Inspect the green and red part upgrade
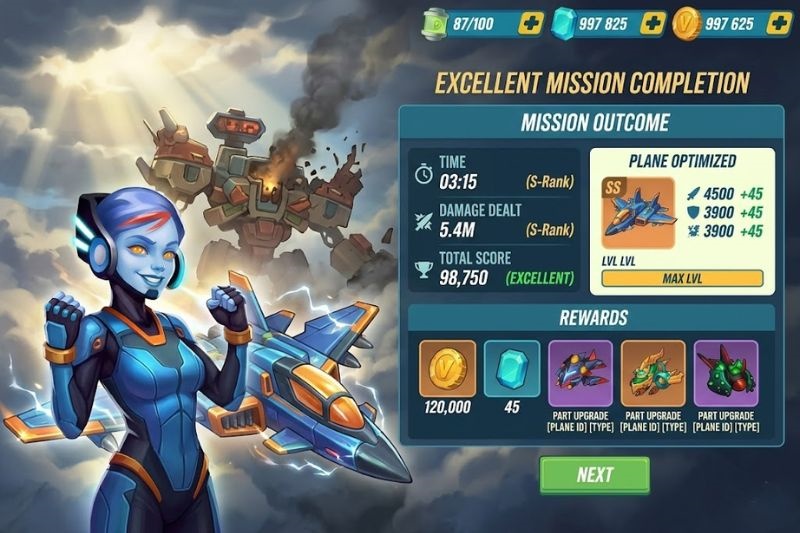 coord(726,373)
